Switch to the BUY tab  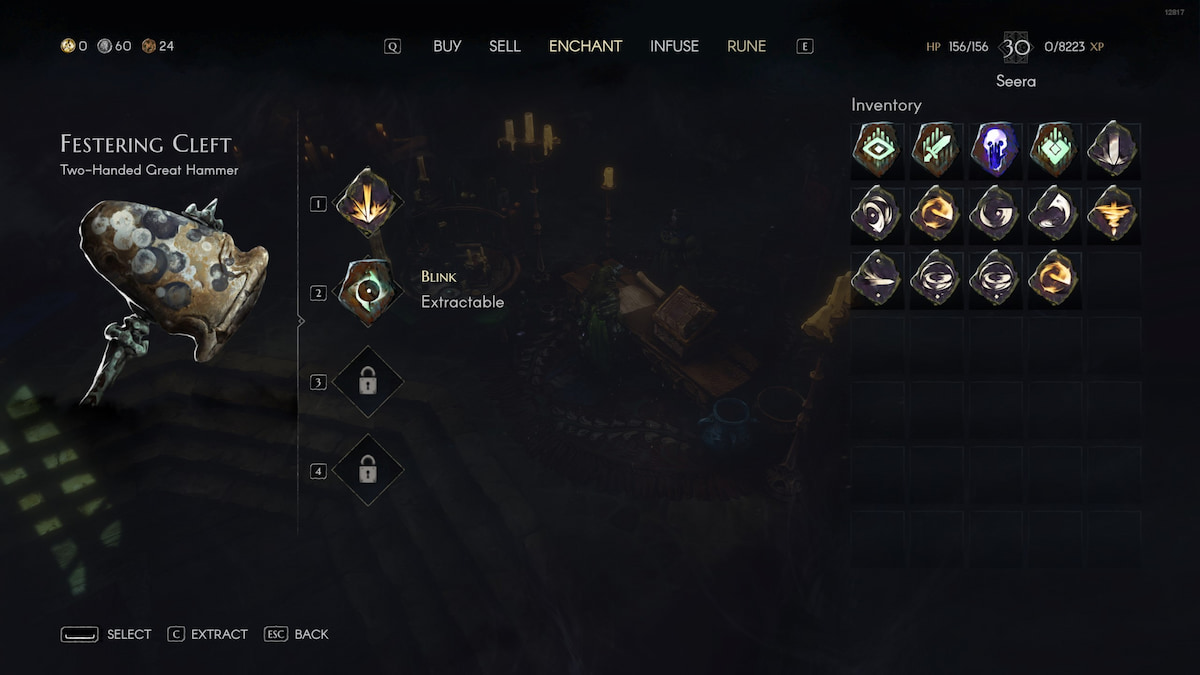pyautogui.click(x=447, y=46)
